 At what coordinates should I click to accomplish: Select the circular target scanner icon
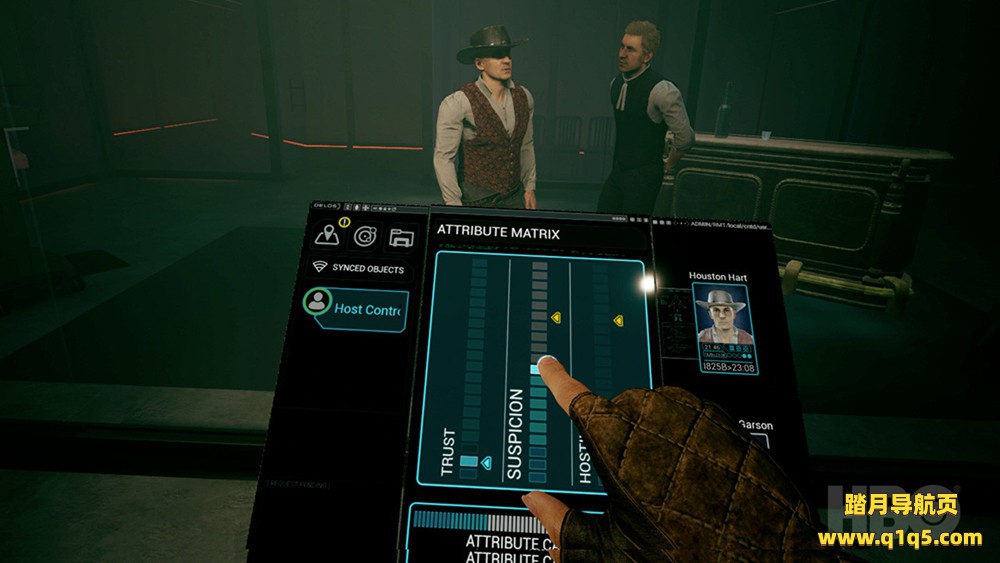click(x=365, y=236)
